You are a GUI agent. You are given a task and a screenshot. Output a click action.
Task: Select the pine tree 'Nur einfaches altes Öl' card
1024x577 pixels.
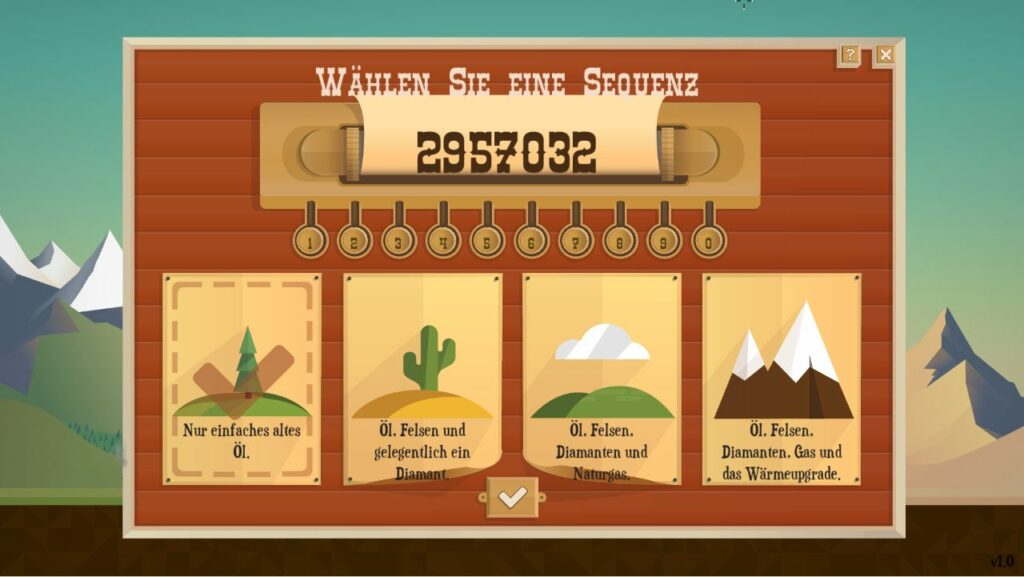pos(242,379)
